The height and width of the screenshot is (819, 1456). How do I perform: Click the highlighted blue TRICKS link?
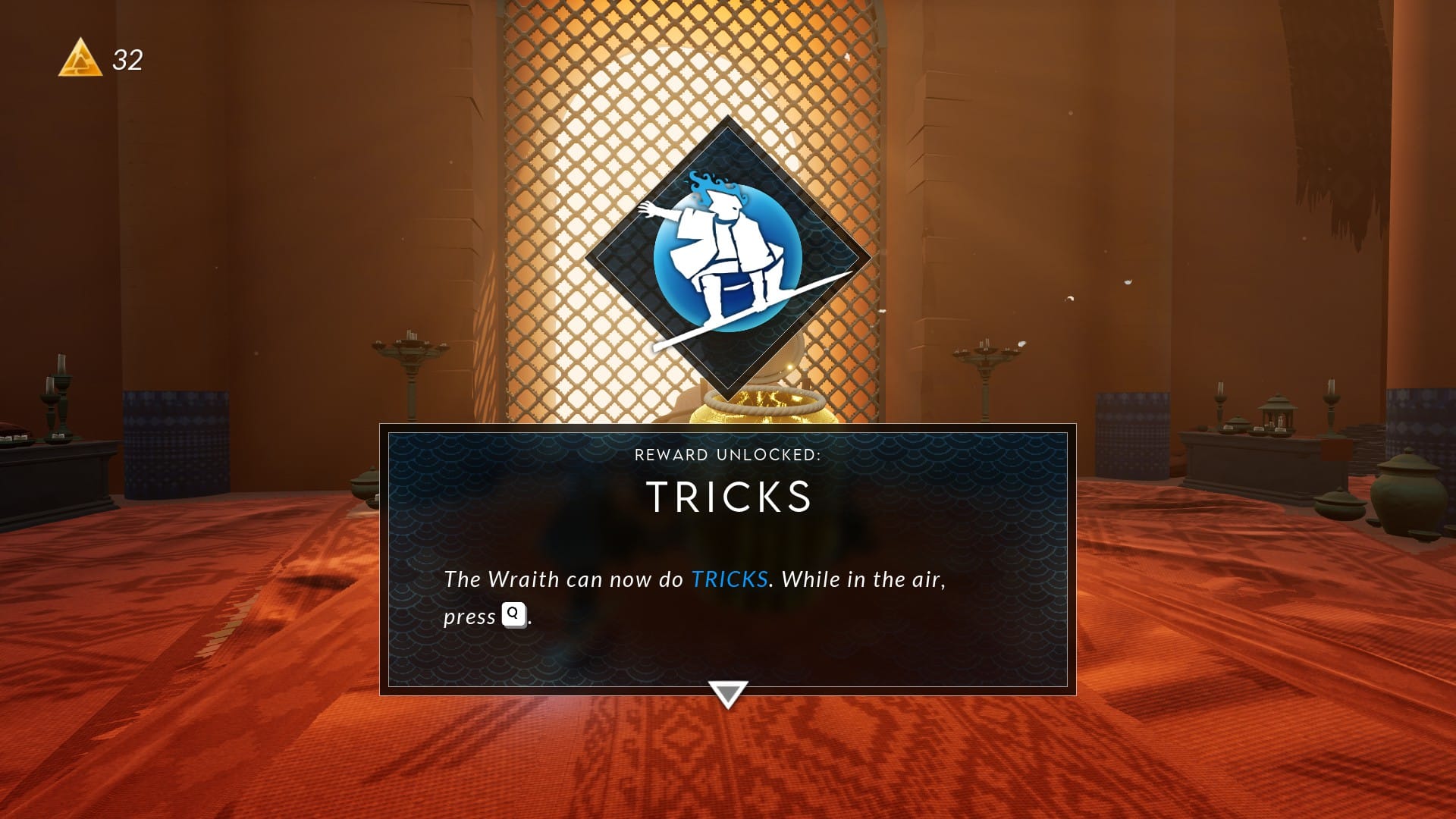click(x=729, y=579)
